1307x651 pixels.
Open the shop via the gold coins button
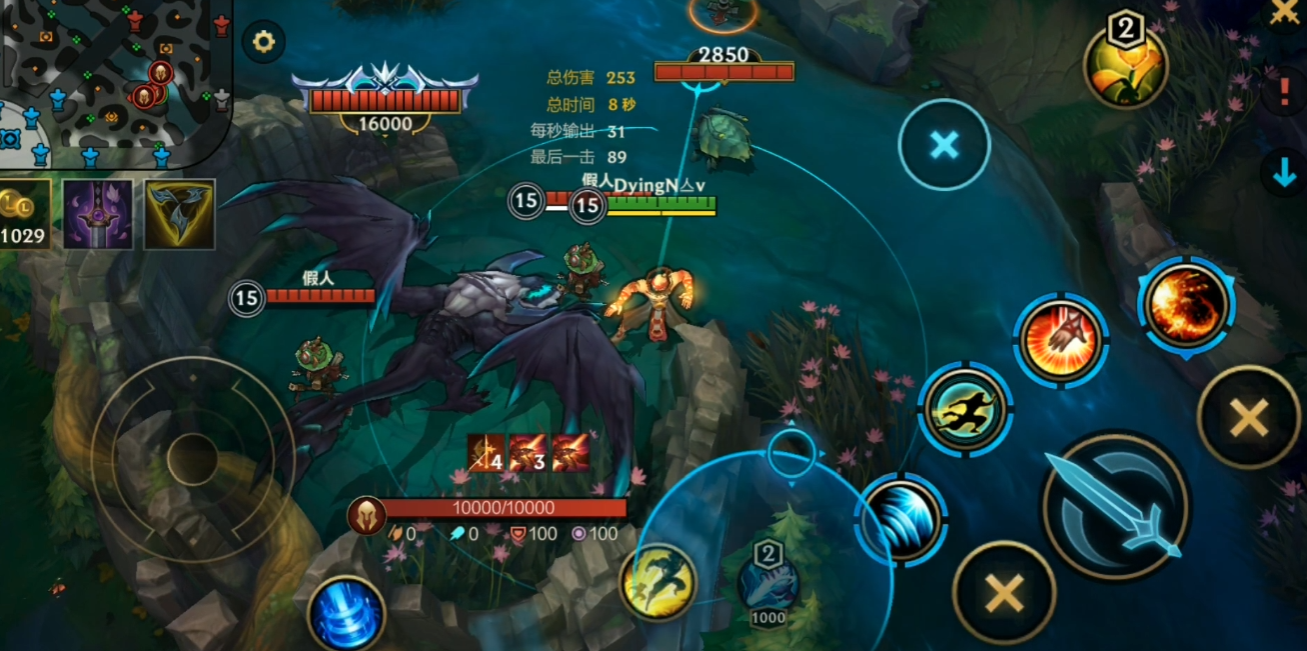click(x=24, y=215)
